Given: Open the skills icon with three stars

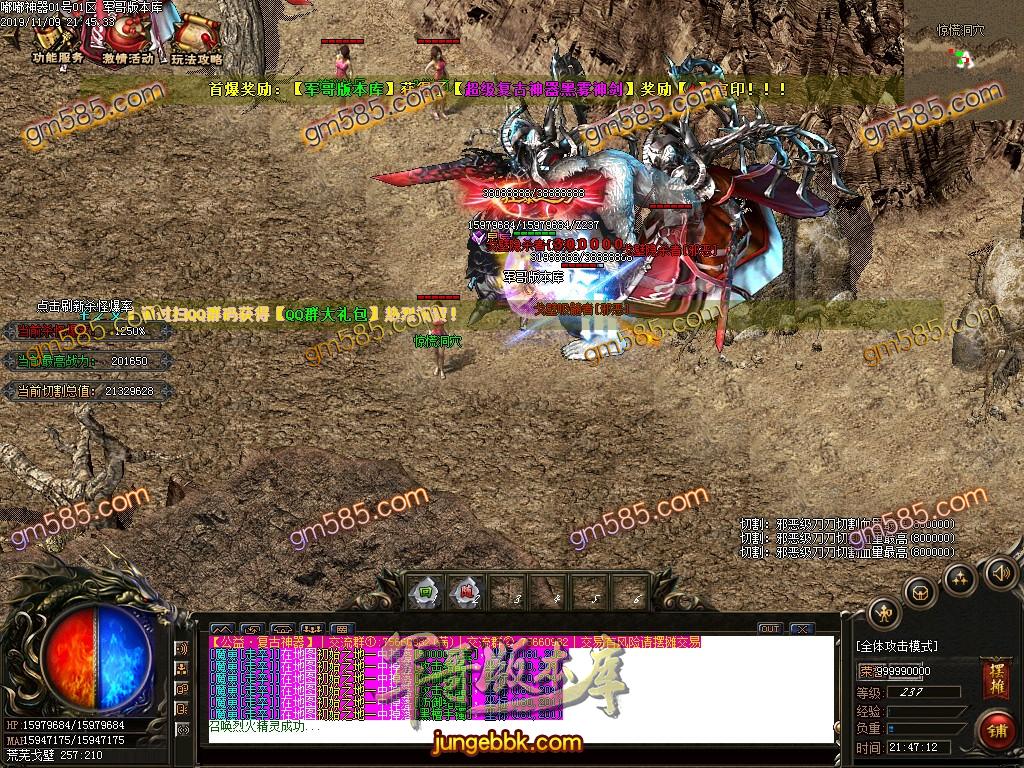Looking at the screenshot, I should coord(959,578).
